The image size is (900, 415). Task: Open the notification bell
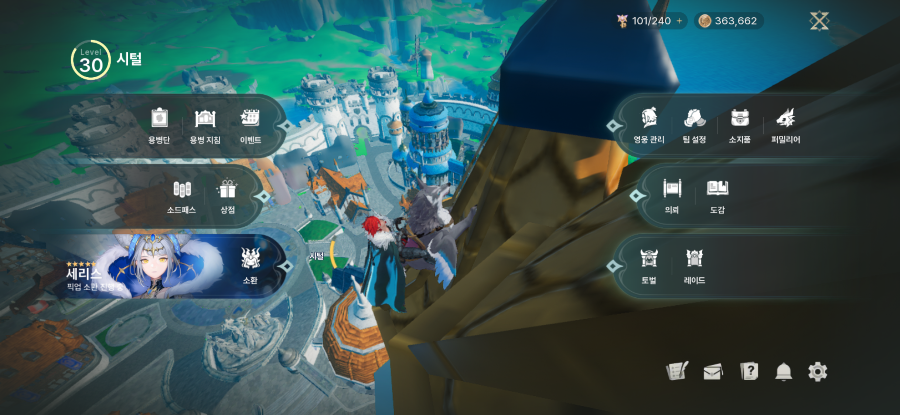pyautogui.click(x=783, y=372)
